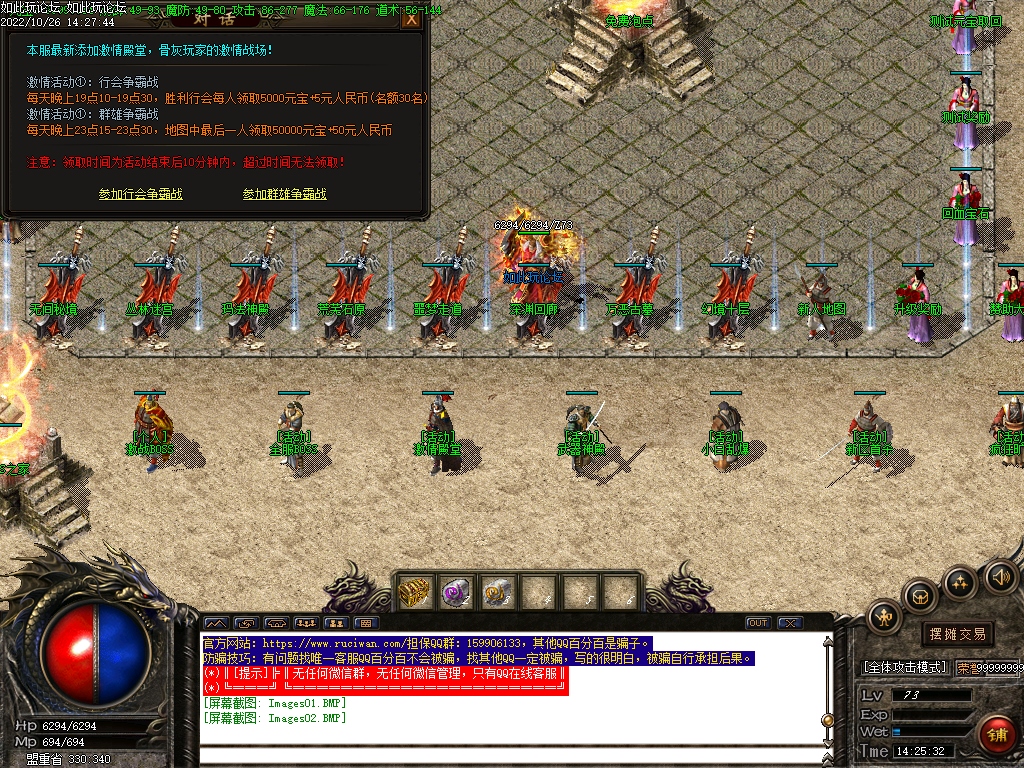This screenshot has height=768, width=1024.
Task: Close the chat panel with its X button
Action: [789, 623]
